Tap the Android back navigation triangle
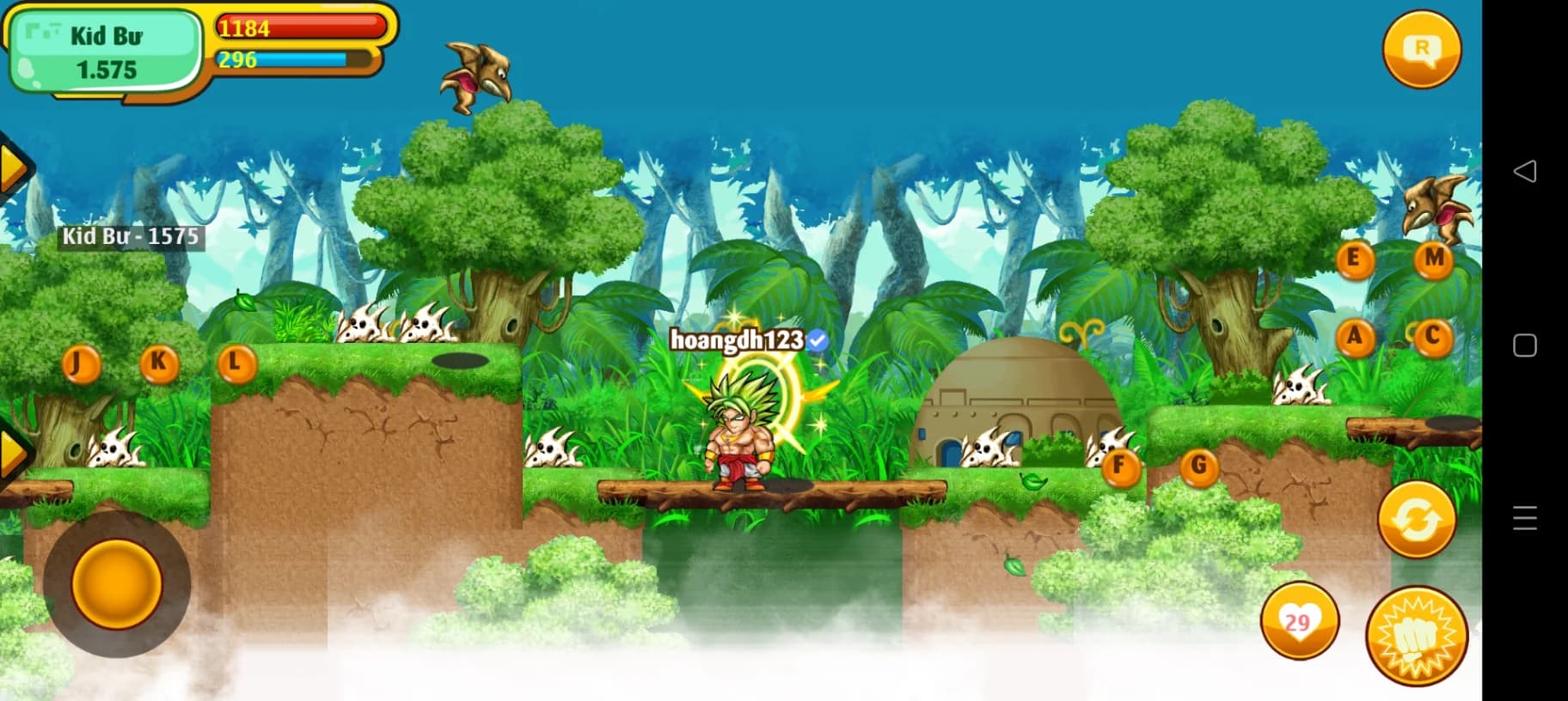Screen dimensions: 1568x701 1524,171
